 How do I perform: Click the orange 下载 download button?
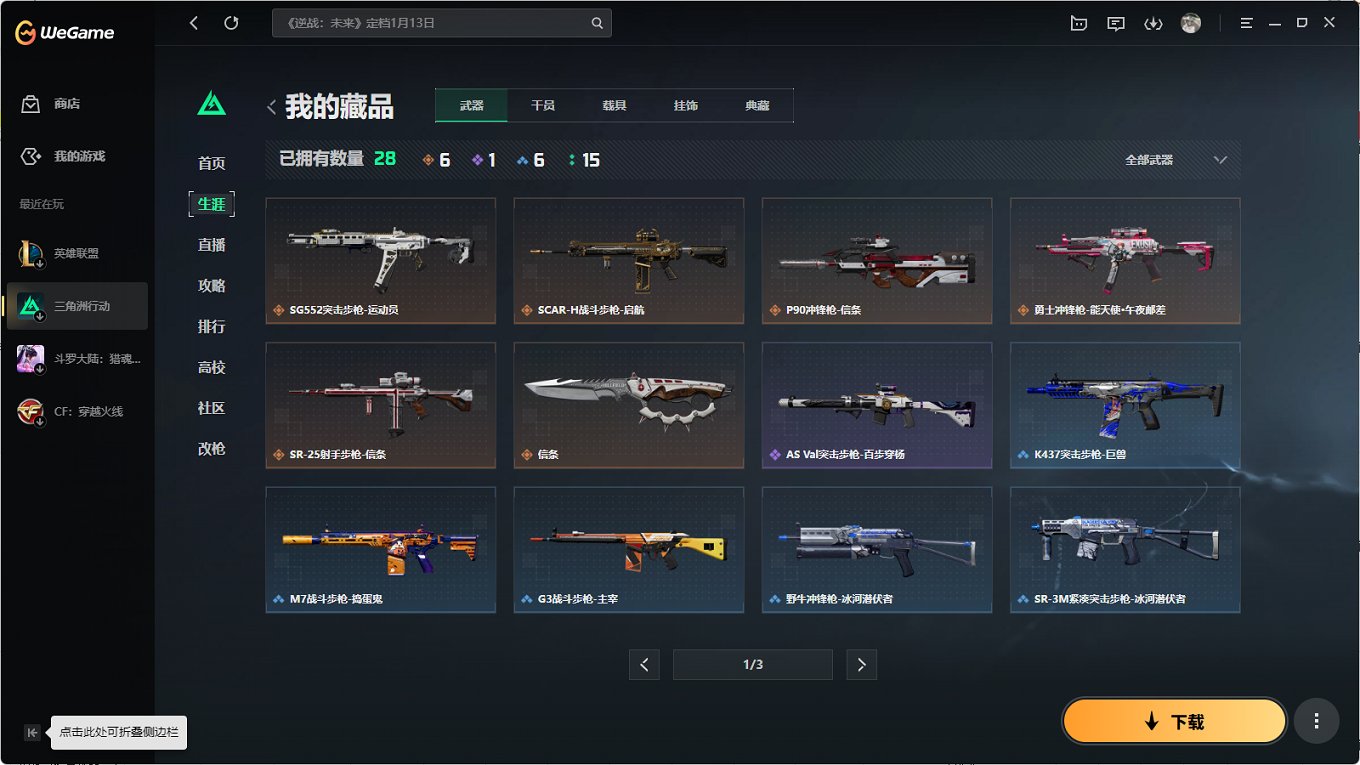pos(1174,720)
